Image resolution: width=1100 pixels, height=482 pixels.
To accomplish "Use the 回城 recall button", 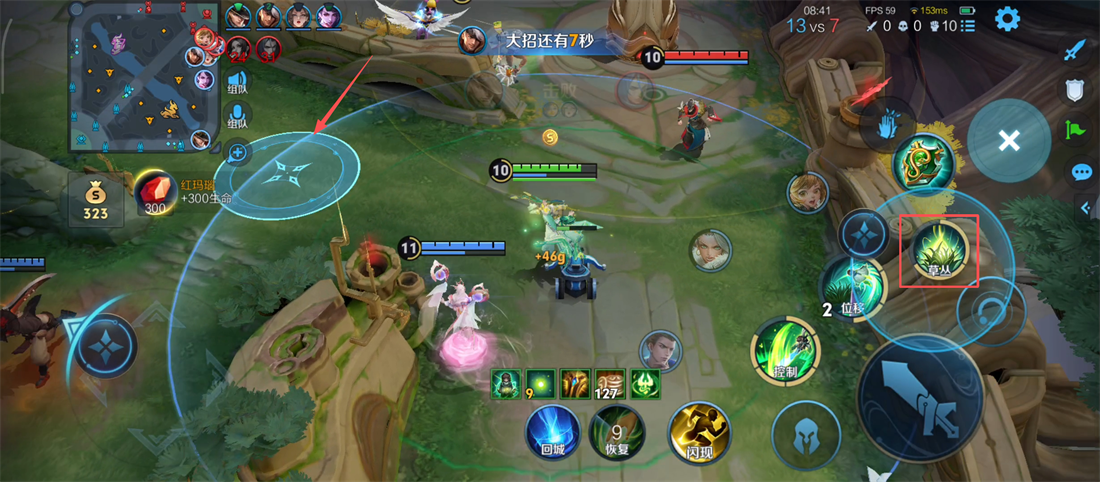I will pyautogui.click(x=553, y=432).
